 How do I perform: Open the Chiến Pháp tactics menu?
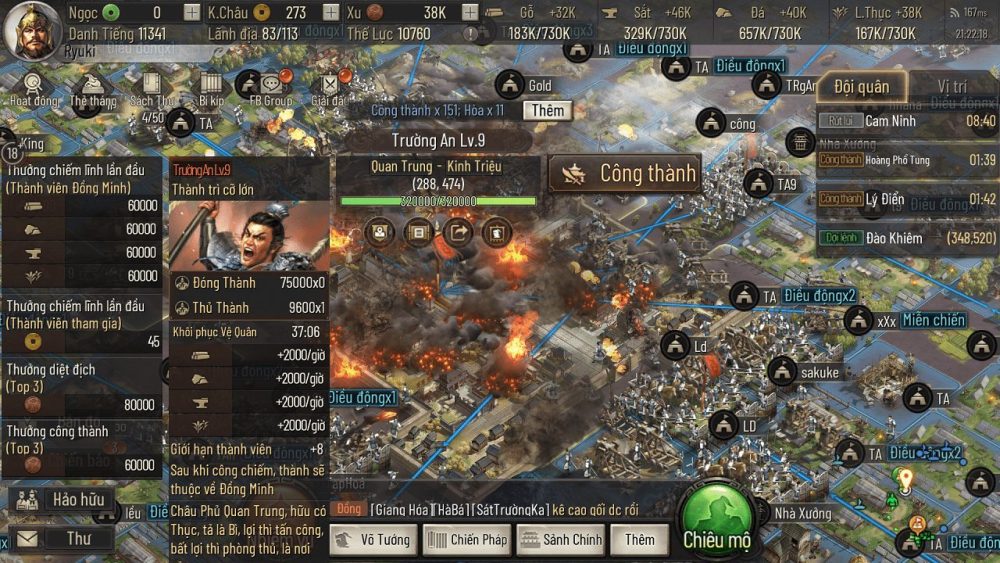(x=468, y=540)
